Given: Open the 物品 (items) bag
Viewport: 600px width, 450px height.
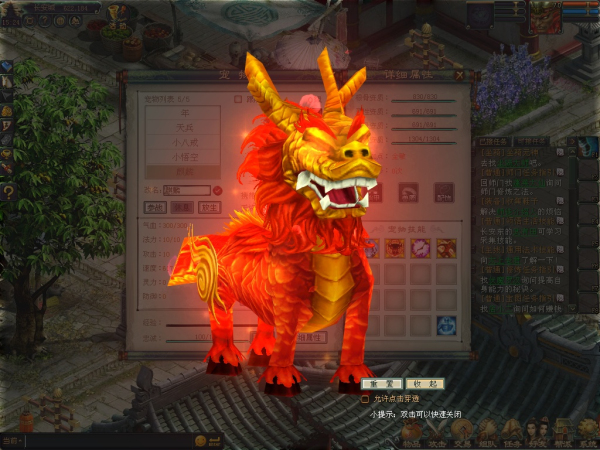Looking at the screenshot, I should pos(412,435).
